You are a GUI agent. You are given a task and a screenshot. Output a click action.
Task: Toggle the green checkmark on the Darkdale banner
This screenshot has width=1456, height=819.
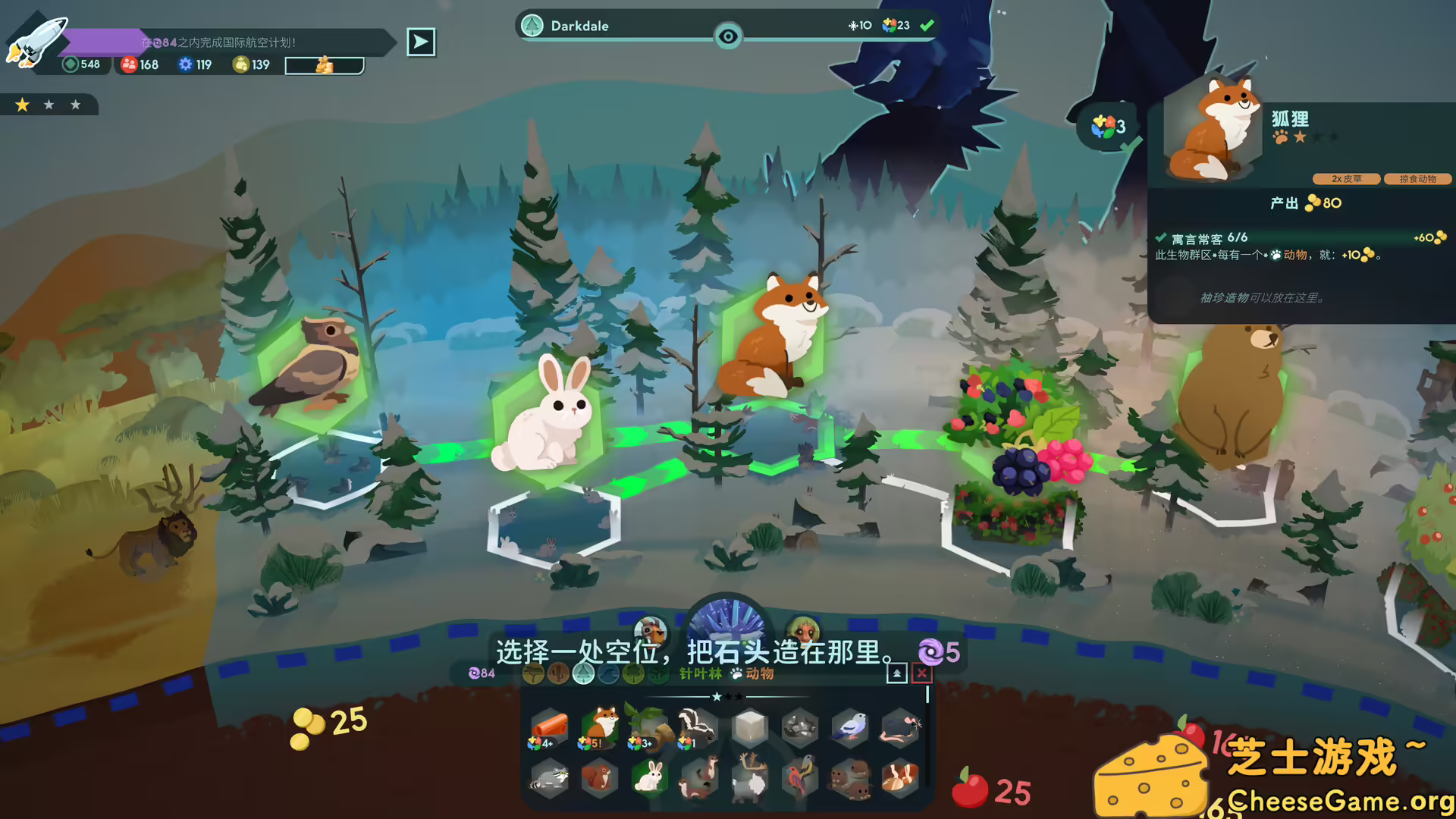tap(927, 25)
